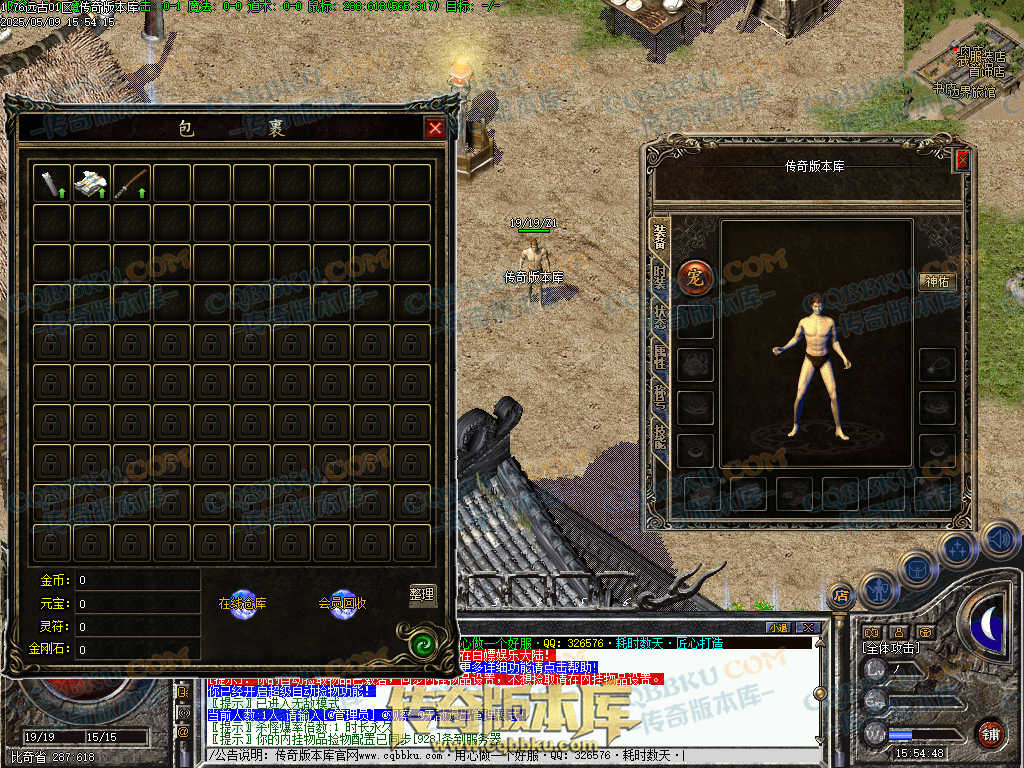Pick the white garment item in the bag
This screenshot has width=1024, height=768.
coord(92,182)
